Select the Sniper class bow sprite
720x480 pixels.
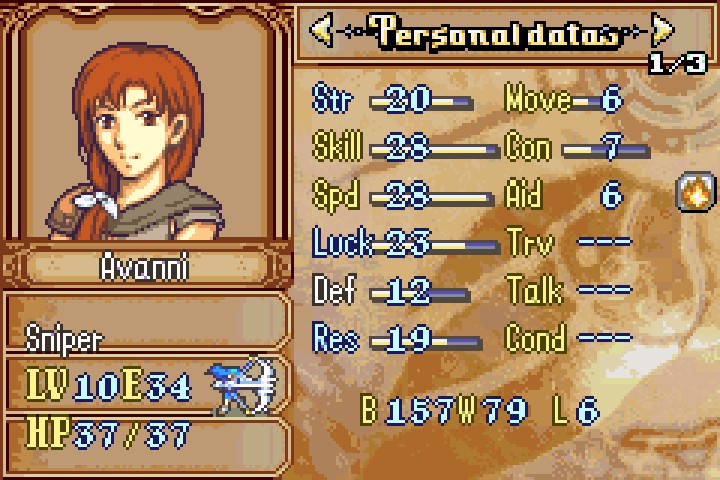click(241, 385)
